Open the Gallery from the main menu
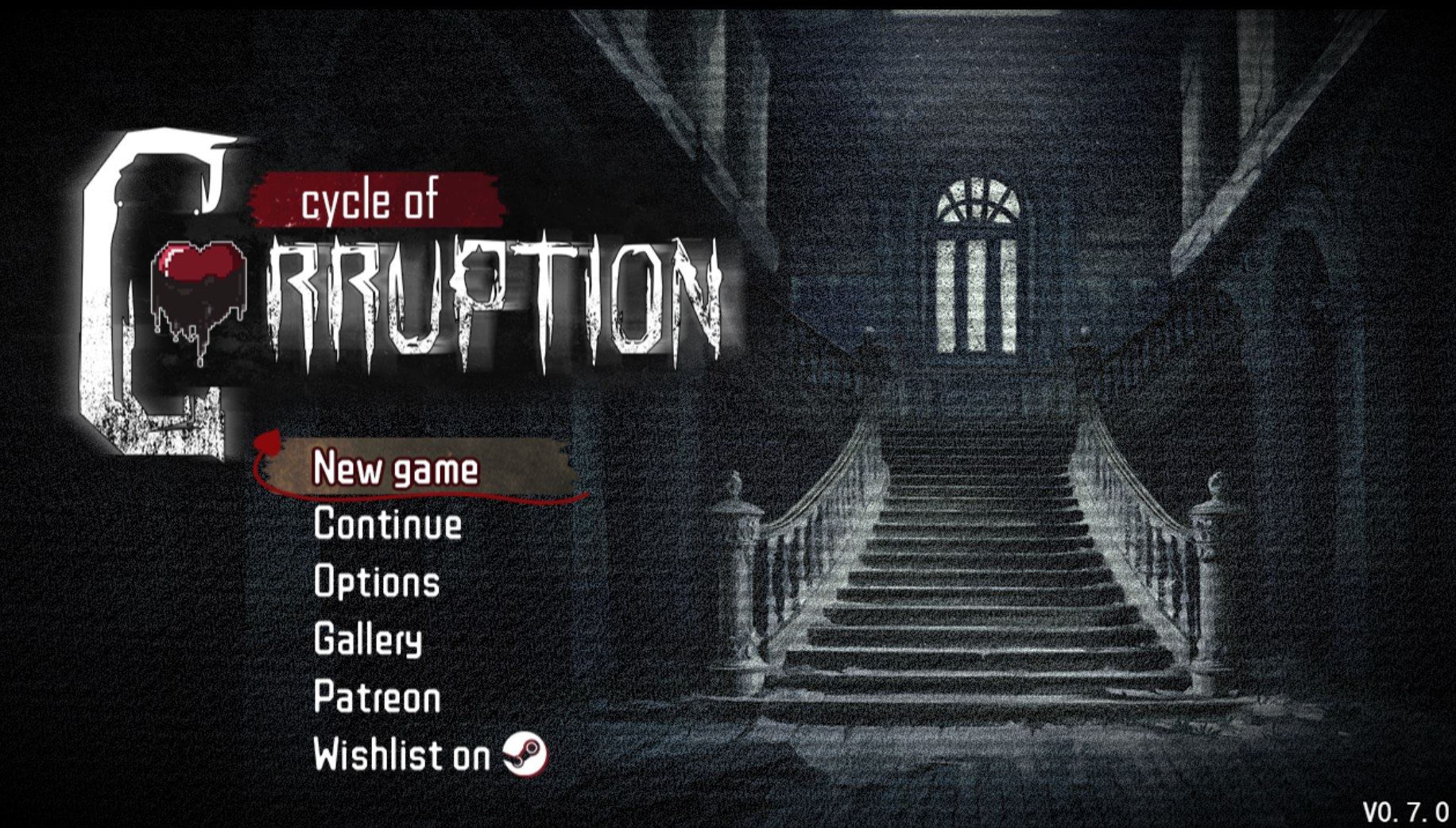Screen dimensions: 1456x828 coord(367,640)
